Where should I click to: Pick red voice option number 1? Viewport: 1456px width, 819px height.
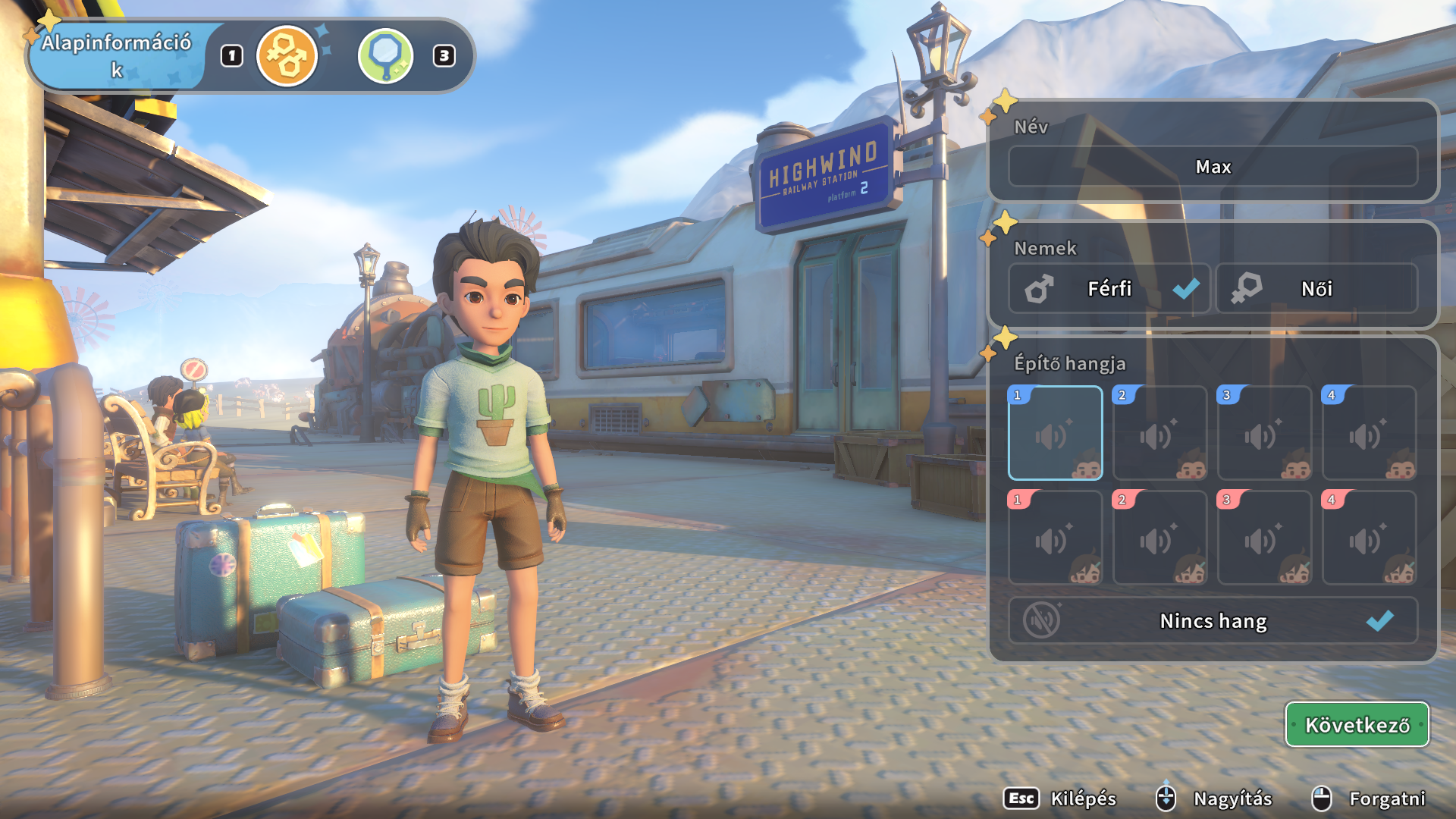tap(1055, 538)
